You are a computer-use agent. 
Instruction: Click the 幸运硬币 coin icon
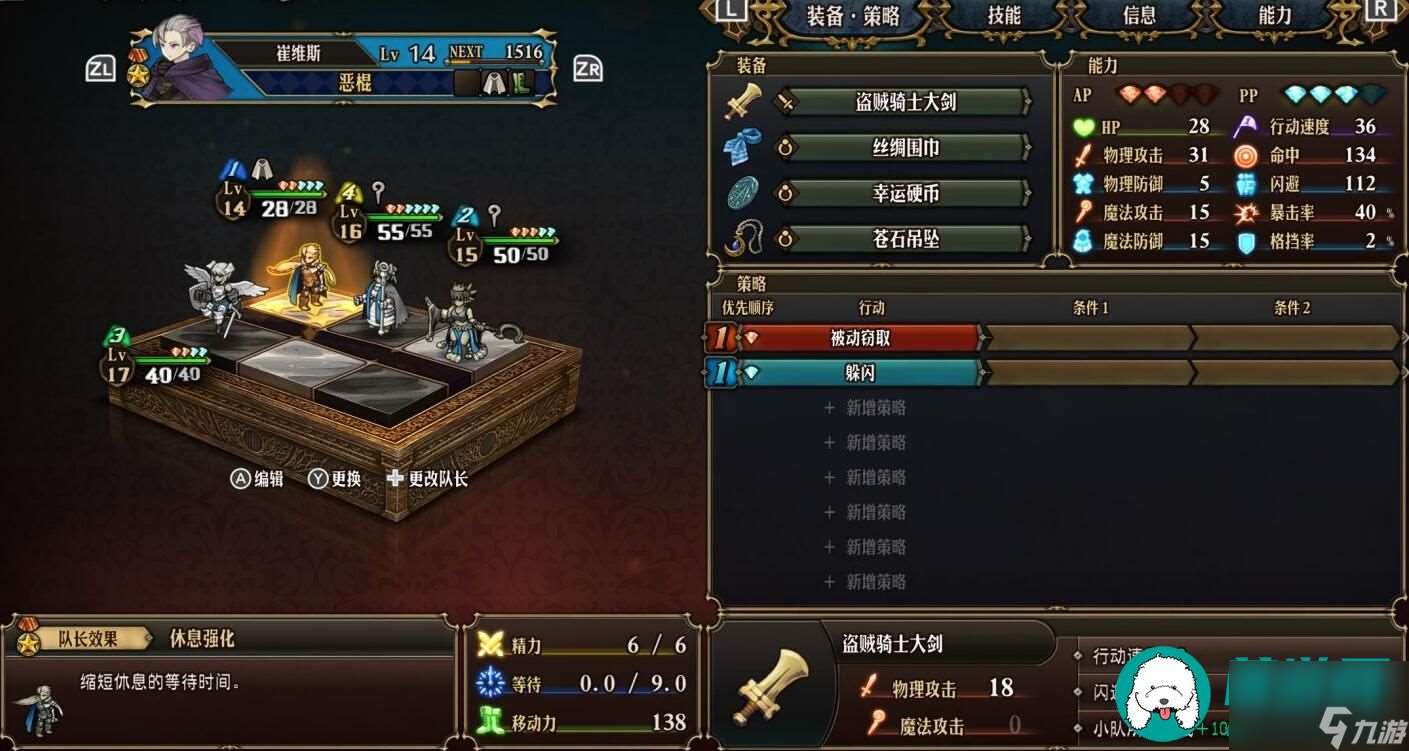click(742, 193)
